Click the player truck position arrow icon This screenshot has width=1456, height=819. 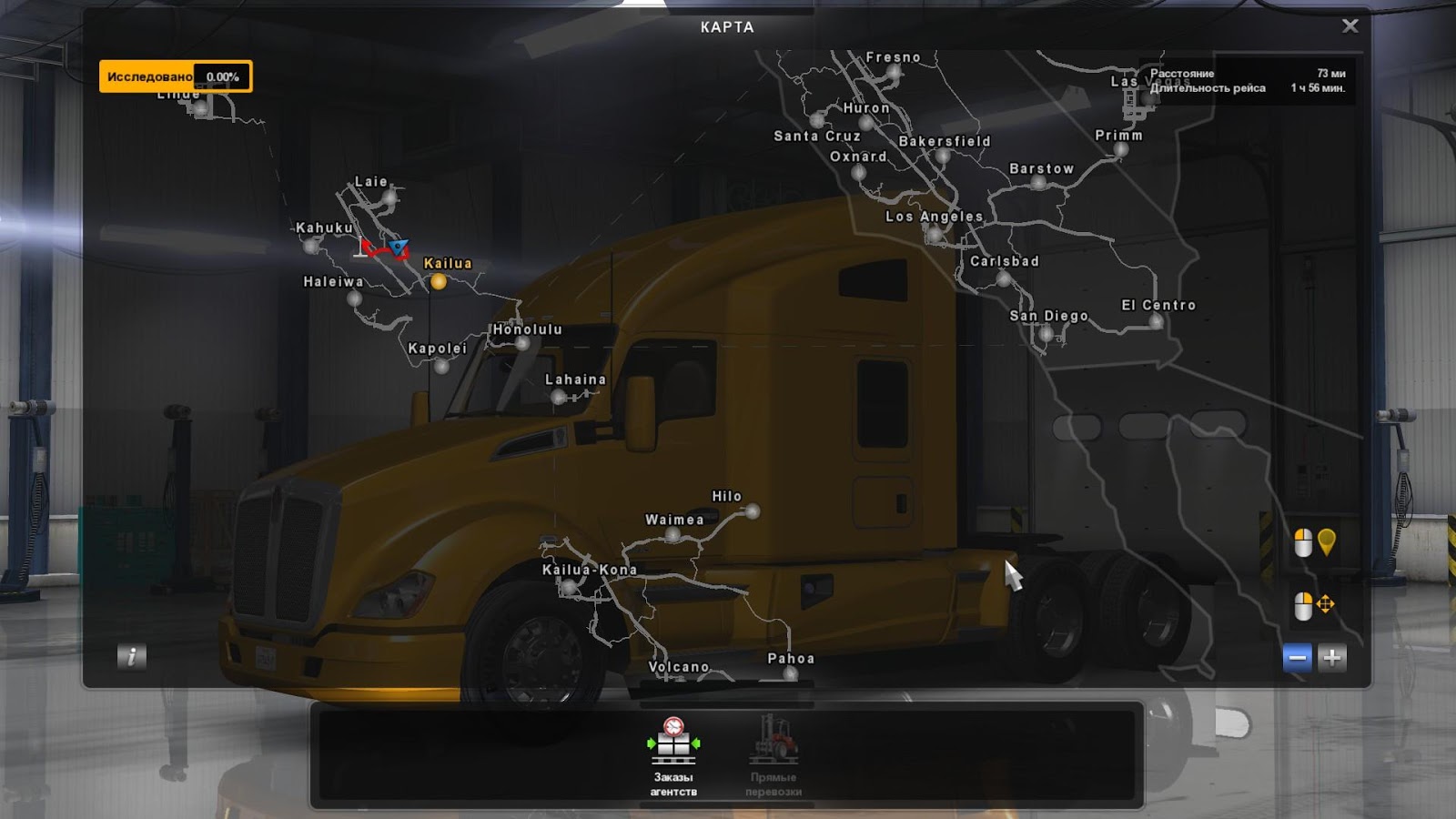click(x=397, y=247)
